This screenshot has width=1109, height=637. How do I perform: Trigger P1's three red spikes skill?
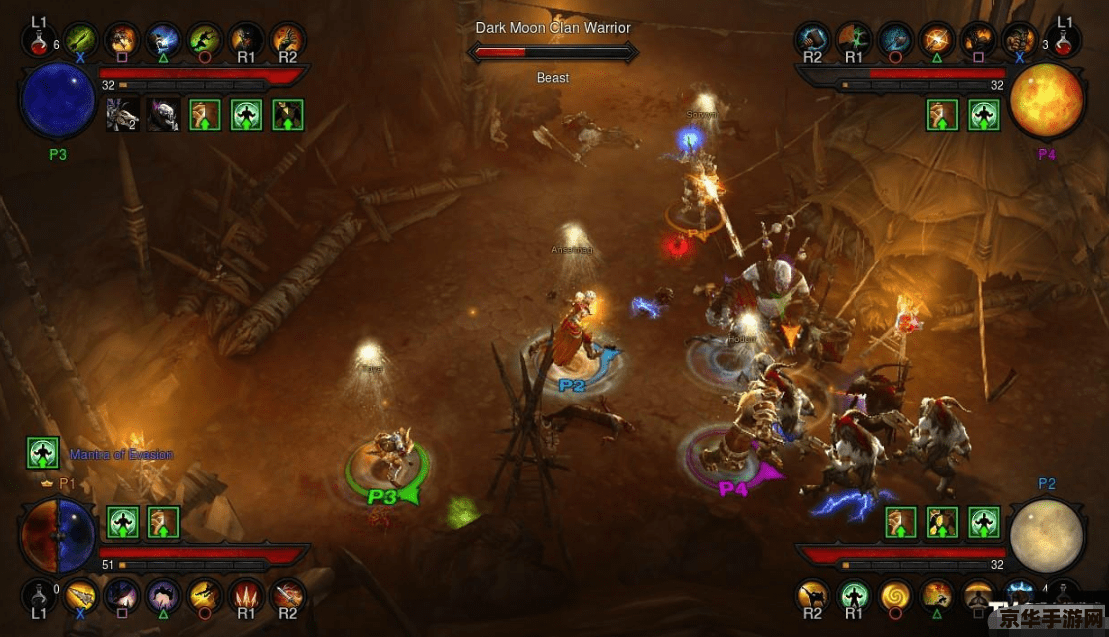[x=245, y=596]
